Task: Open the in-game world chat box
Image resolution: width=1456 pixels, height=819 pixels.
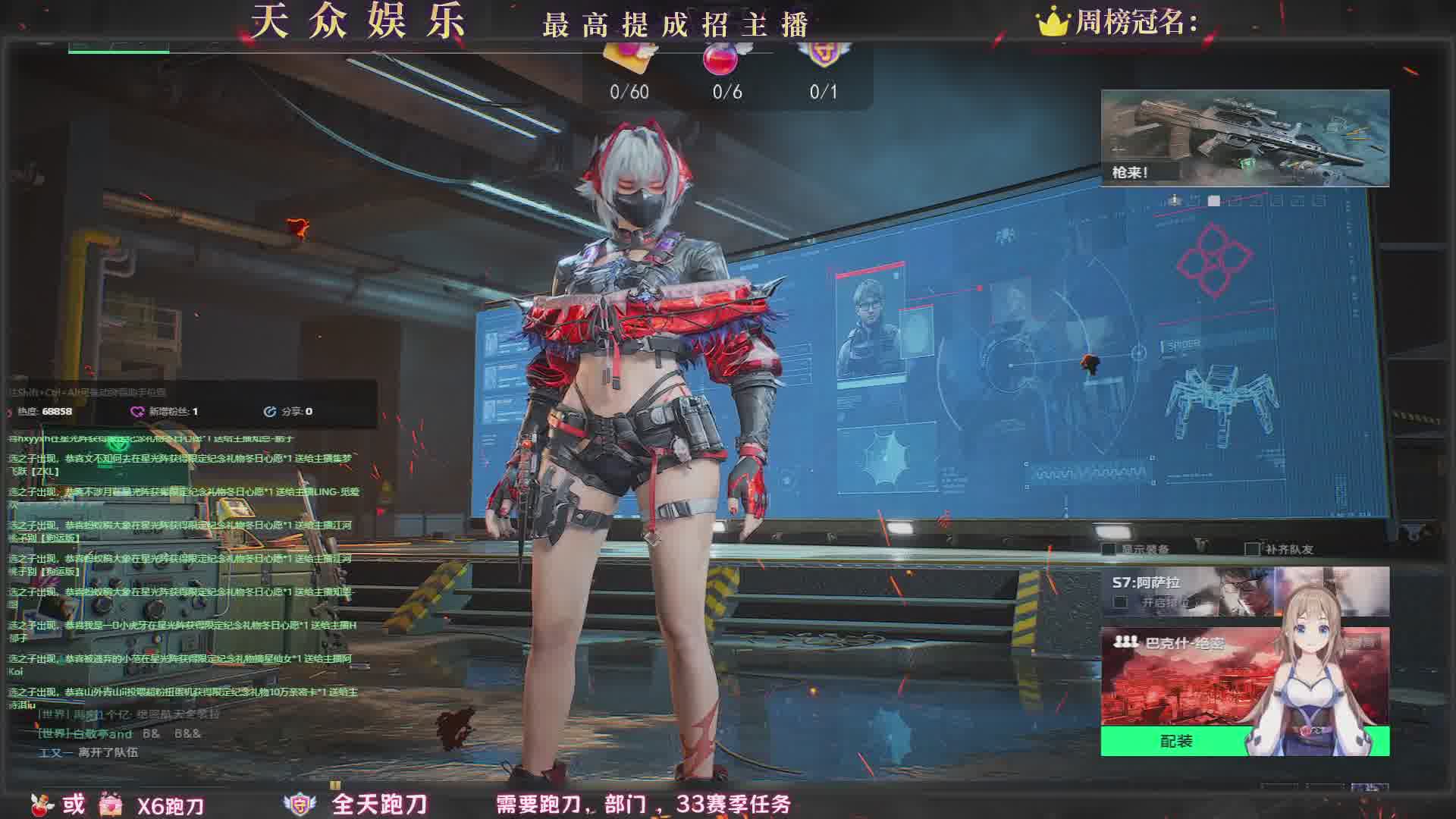Action: 129,733
